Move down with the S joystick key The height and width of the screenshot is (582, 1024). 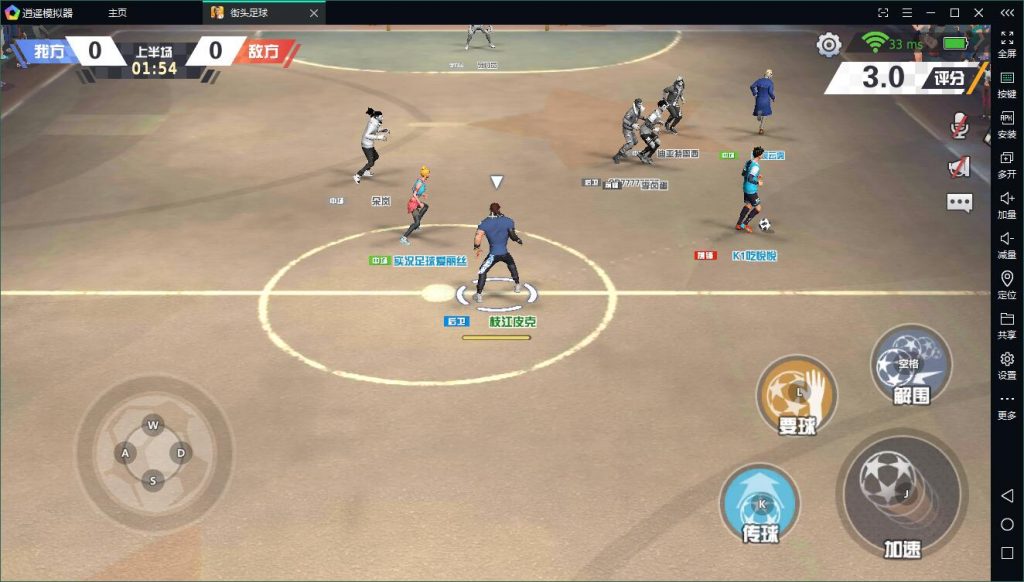(x=153, y=481)
